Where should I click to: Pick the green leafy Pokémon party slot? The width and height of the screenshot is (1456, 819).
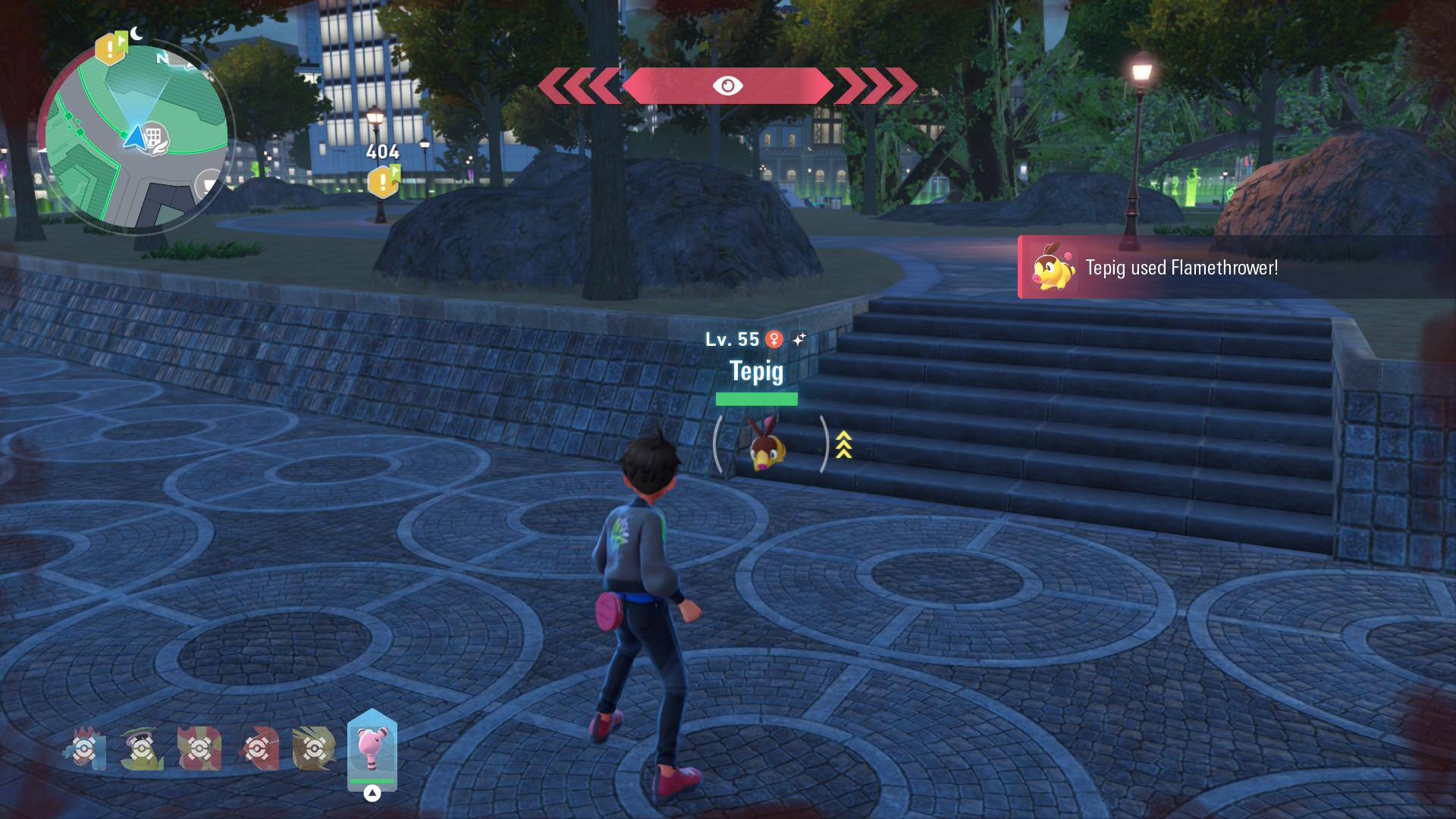point(142,748)
